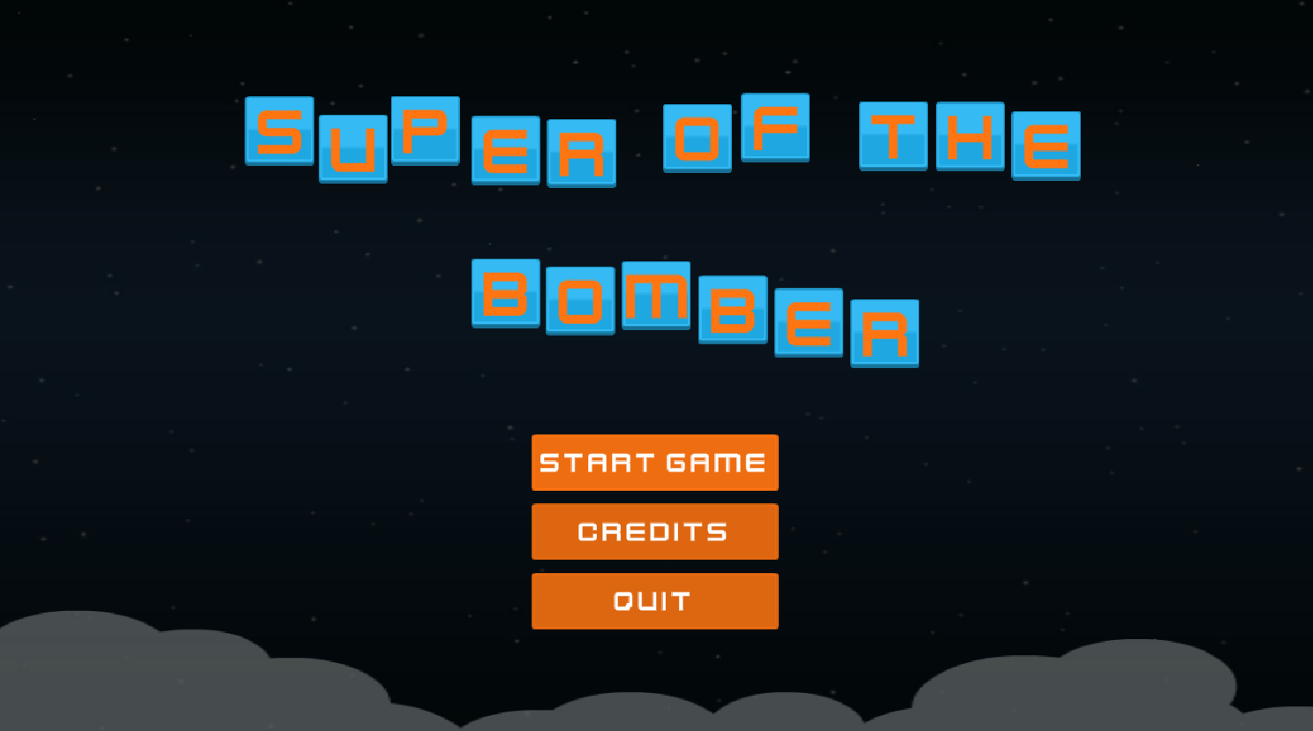The width and height of the screenshot is (1313, 731).
Task: Click the letter R tile in Super
Action: pos(580,155)
